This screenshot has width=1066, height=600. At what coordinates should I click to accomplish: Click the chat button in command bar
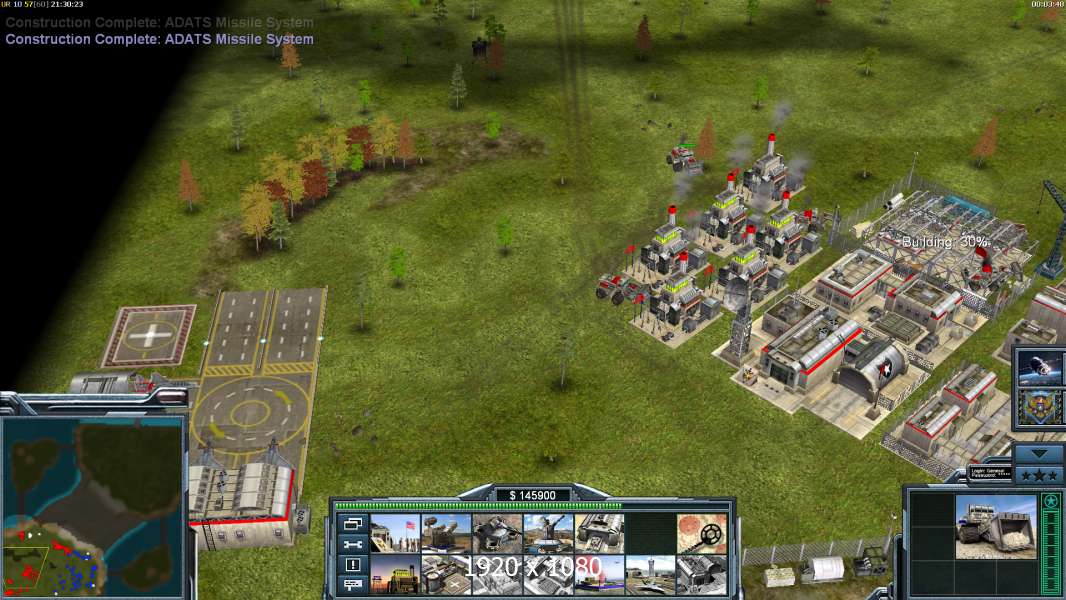coord(353,584)
